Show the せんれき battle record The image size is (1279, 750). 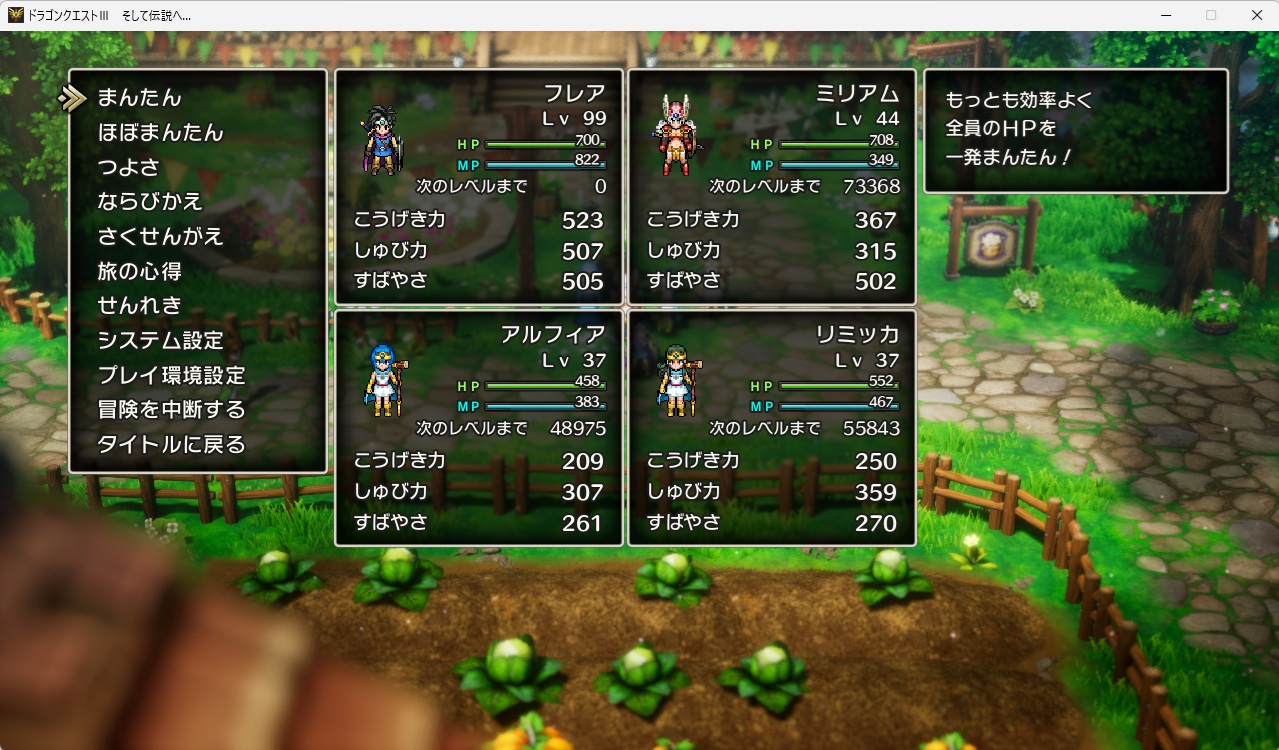pyautogui.click(x=139, y=306)
